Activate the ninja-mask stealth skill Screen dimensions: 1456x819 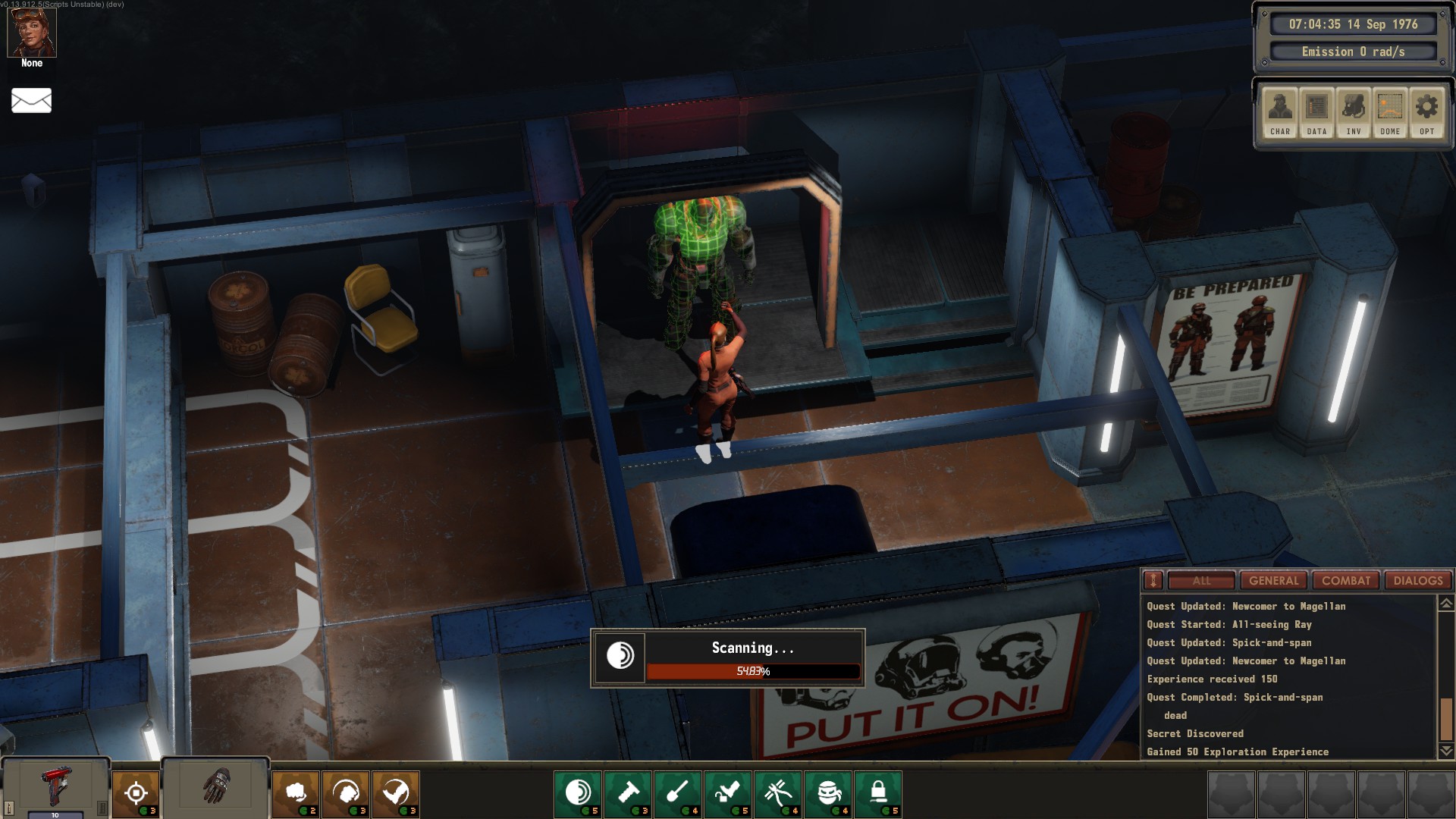829,793
